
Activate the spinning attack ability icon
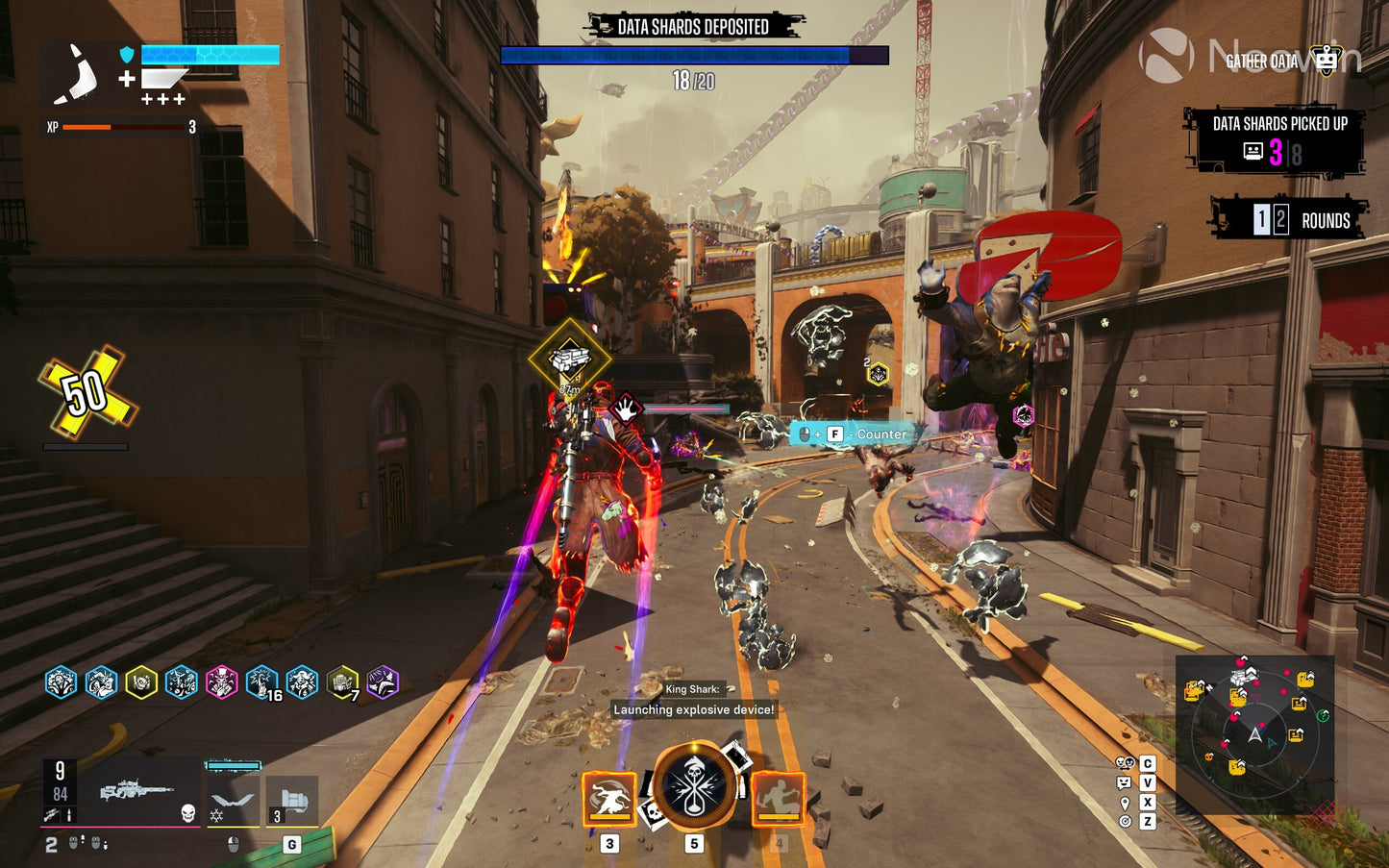click(609, 799)
